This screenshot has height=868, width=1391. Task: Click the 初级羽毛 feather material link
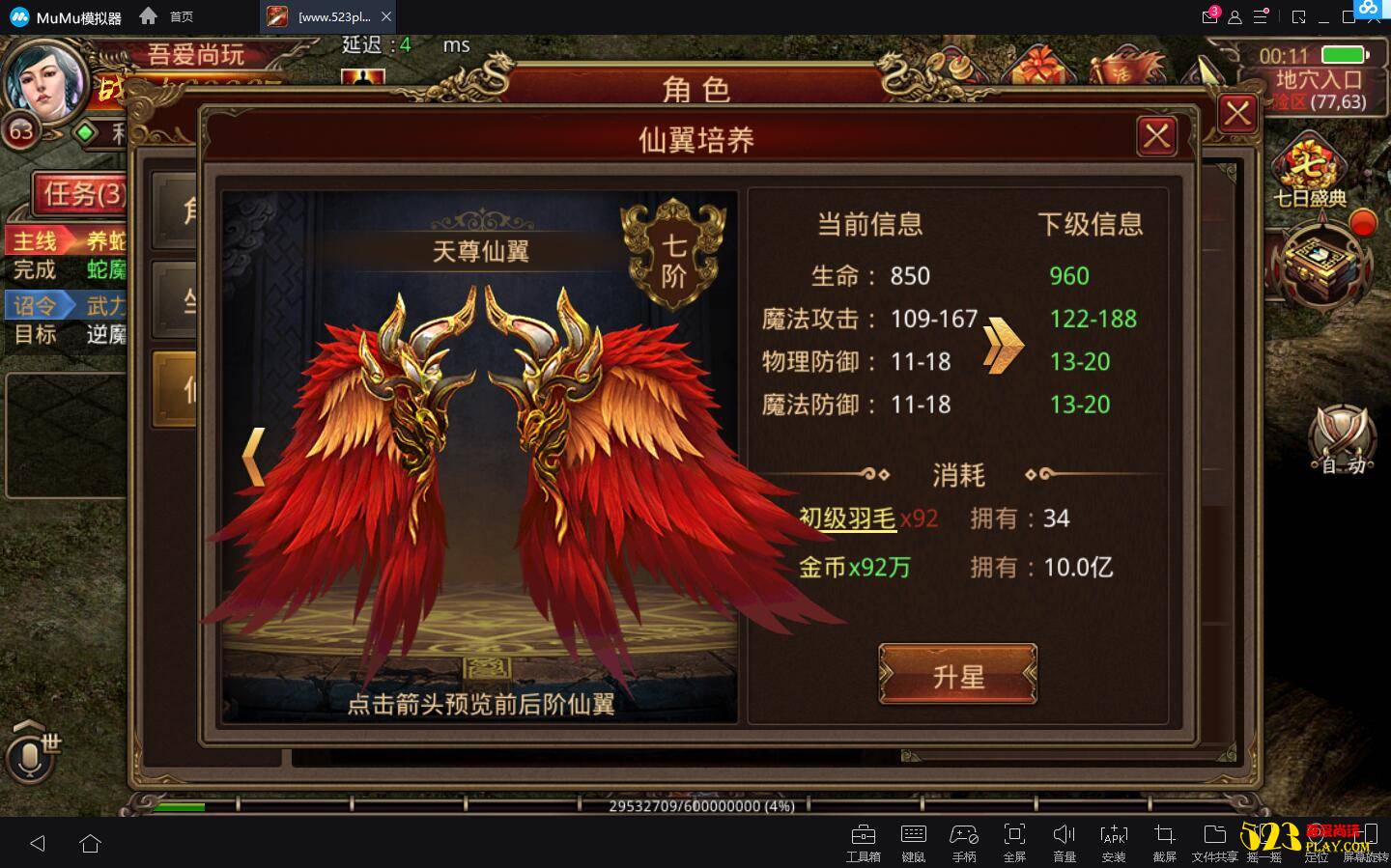tap(845, 518)
